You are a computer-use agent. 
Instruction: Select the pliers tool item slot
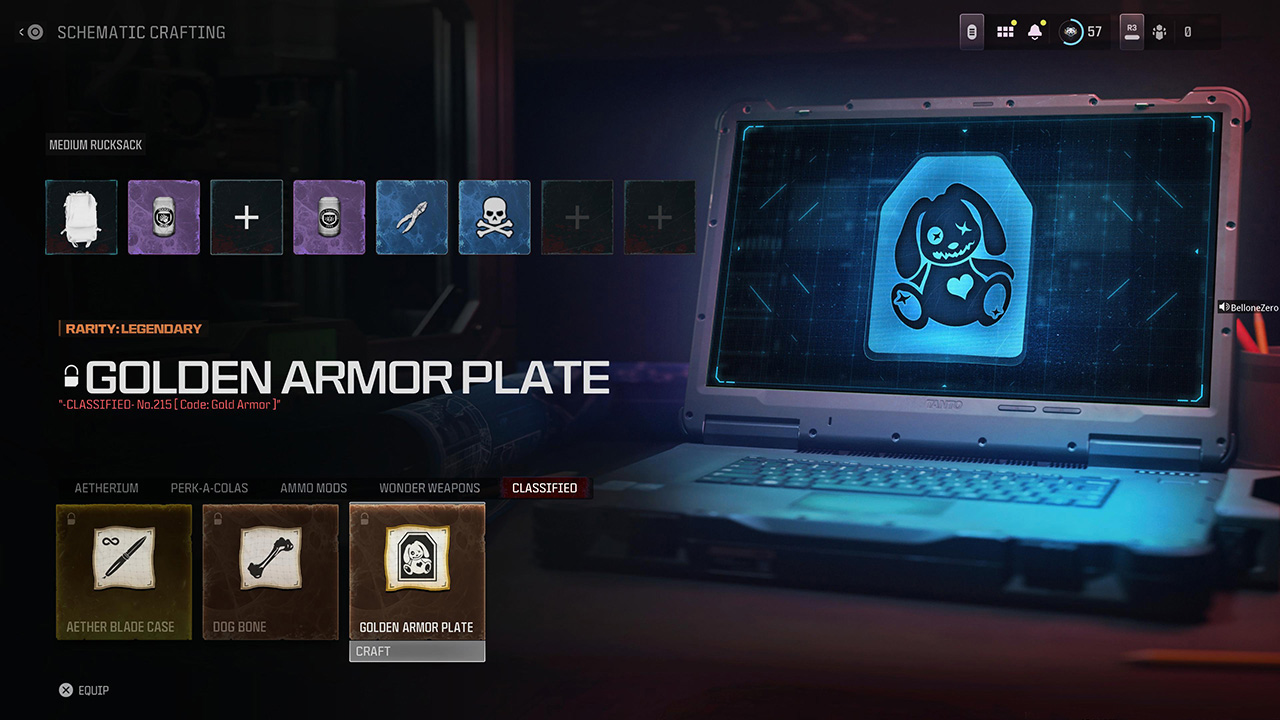click(x=411, y=217)
